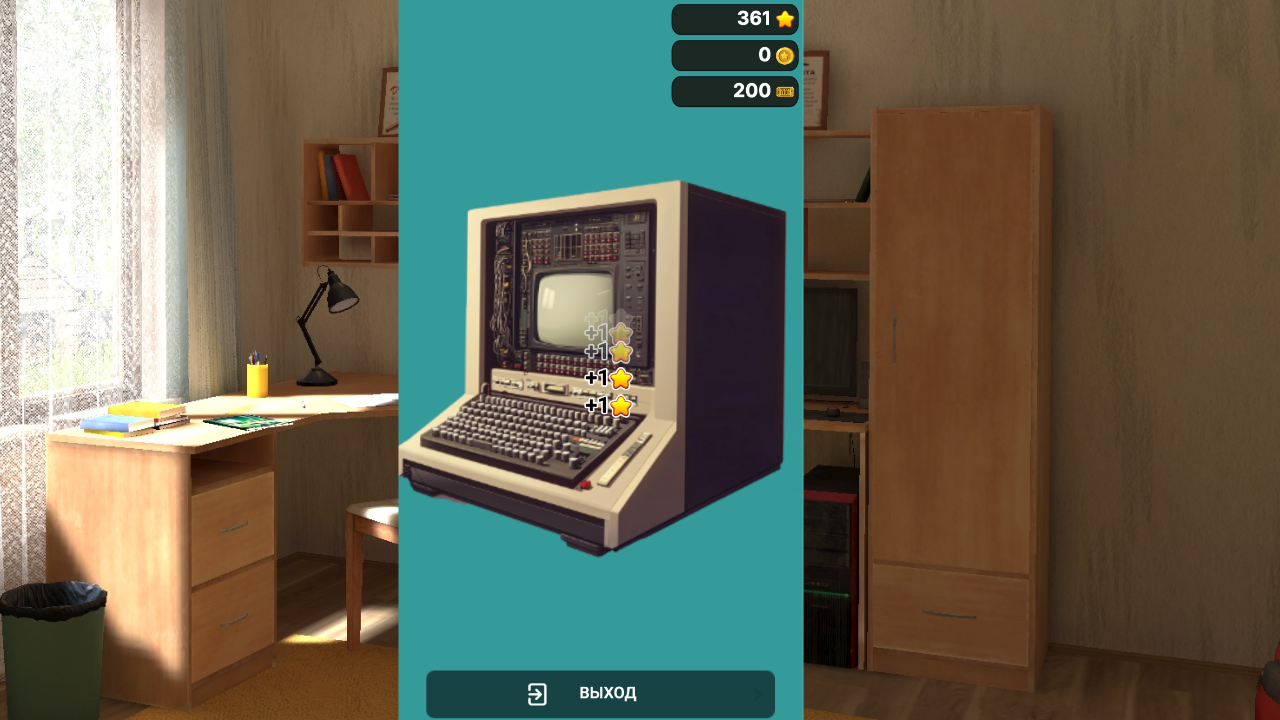
Task: Click the ticket icon next to the 200 count
Action: (783, 91)
